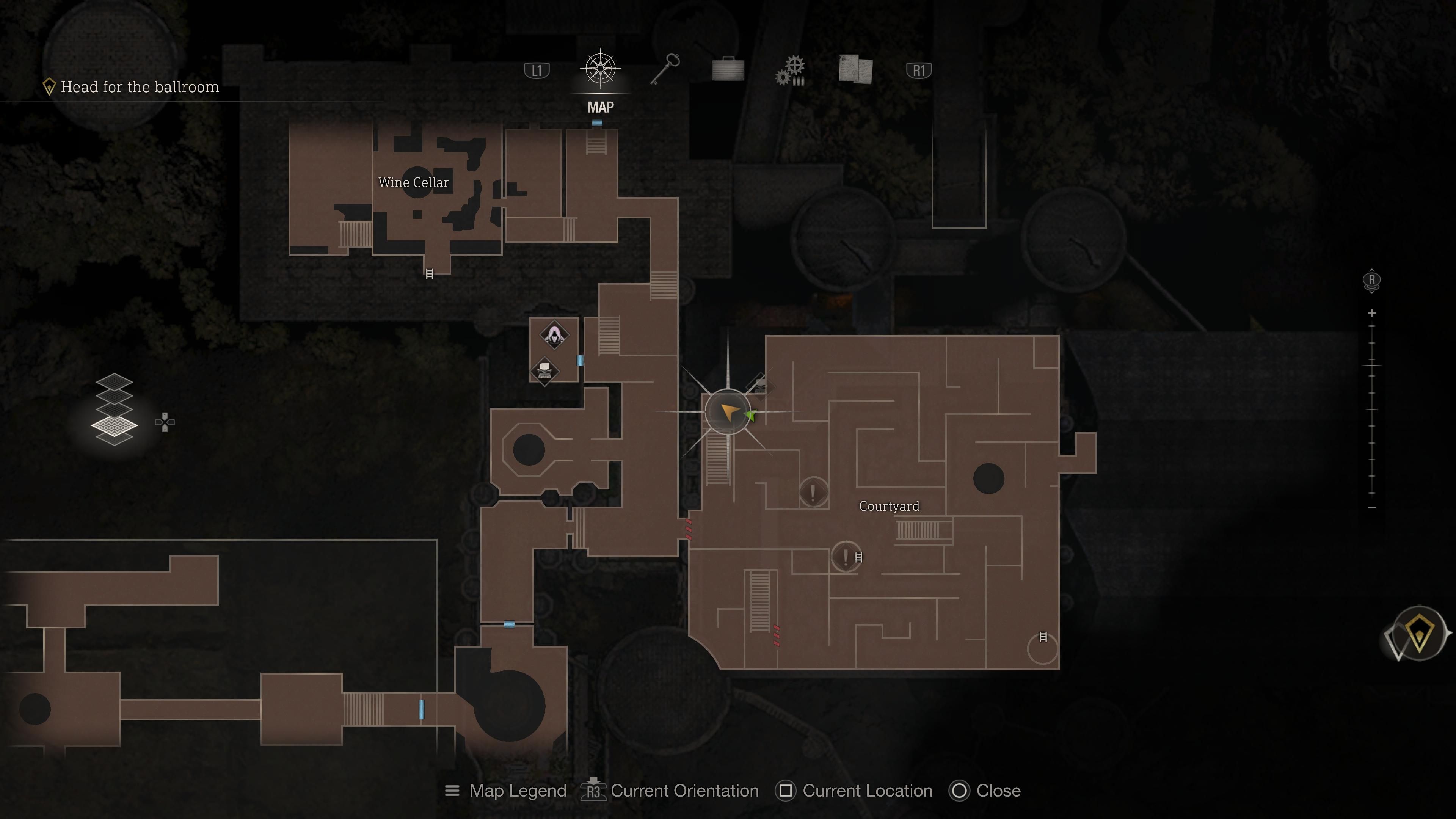Viewport: 1456px width, 819px height.
Task: Close the map screen
Action: tap(960, 791)
